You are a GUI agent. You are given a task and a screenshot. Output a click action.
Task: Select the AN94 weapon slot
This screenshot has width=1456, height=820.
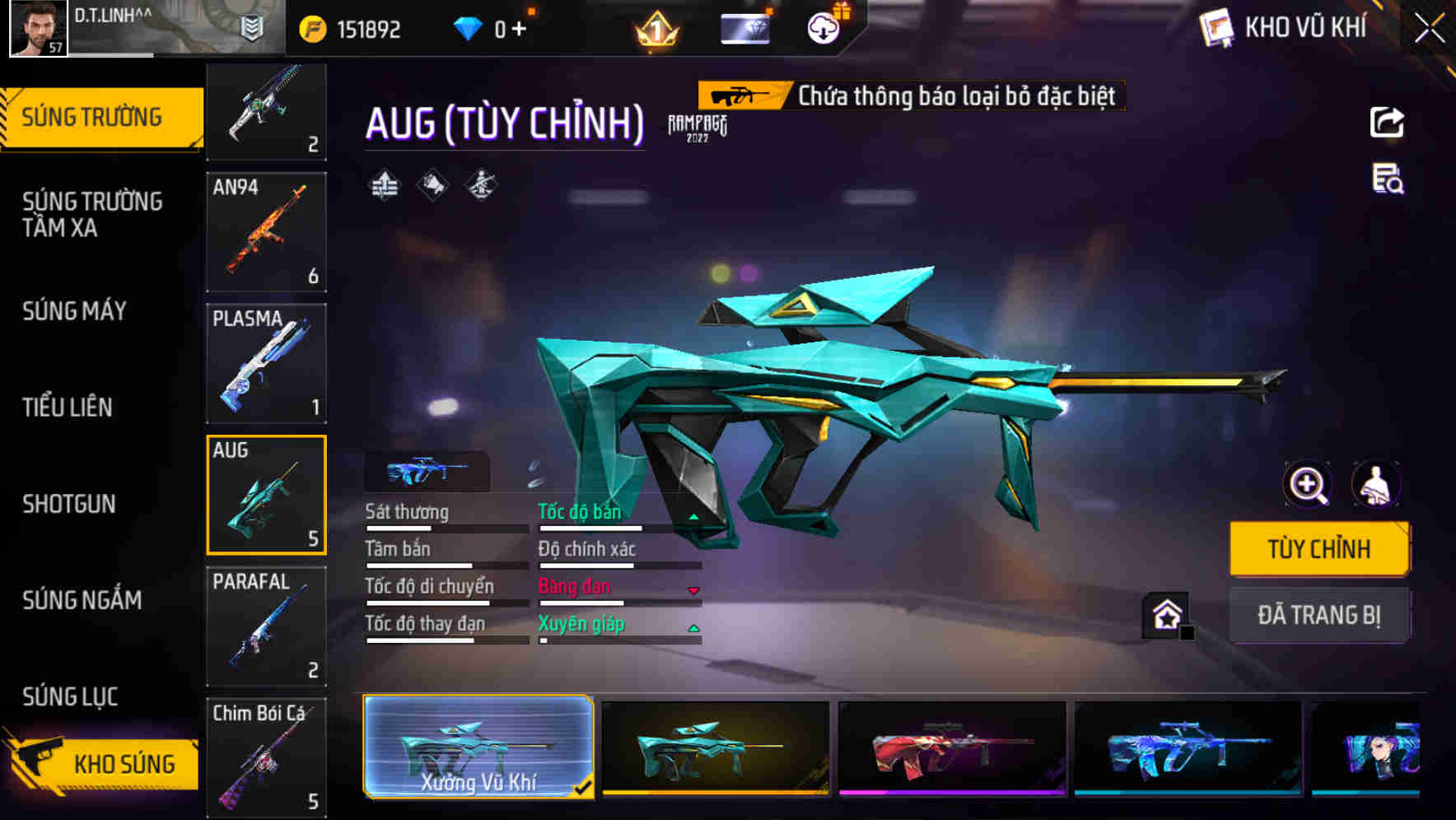(x=266, y=232)
